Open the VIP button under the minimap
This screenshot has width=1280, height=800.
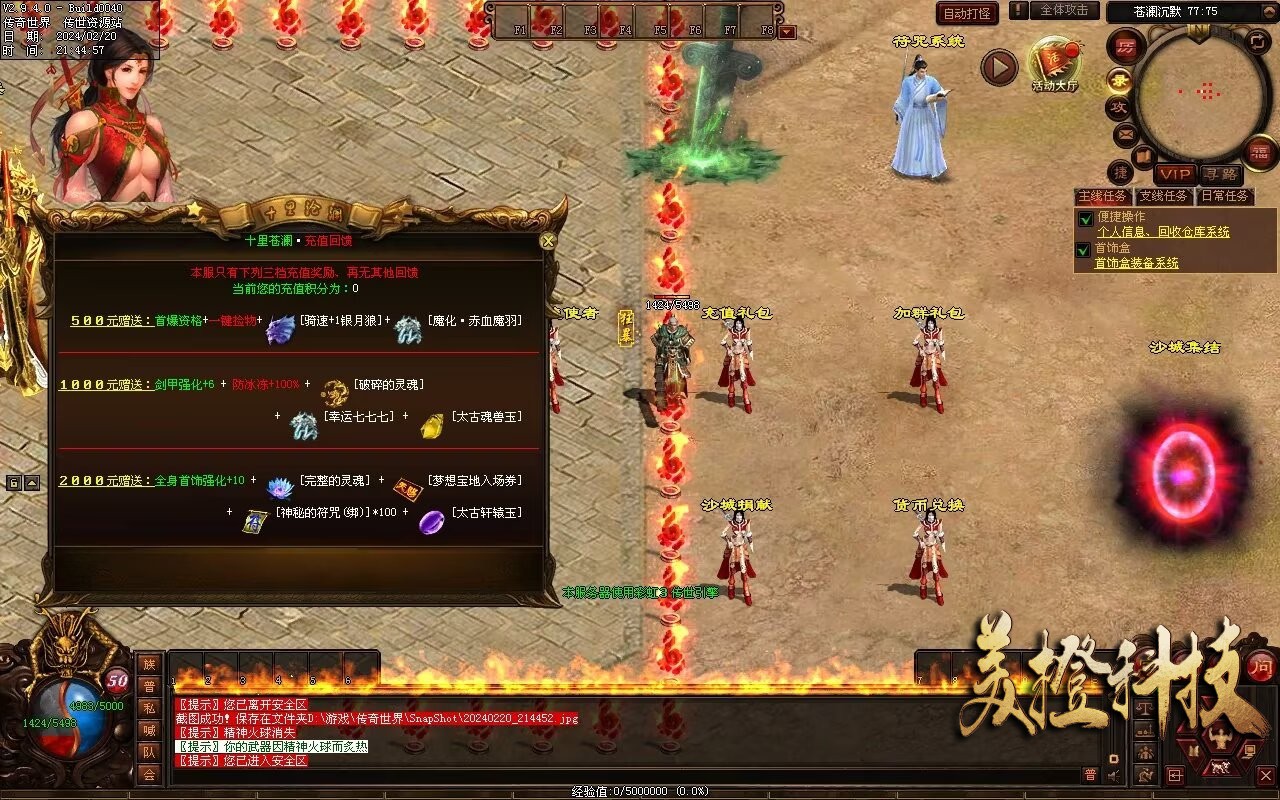(x=1175, y=175)
